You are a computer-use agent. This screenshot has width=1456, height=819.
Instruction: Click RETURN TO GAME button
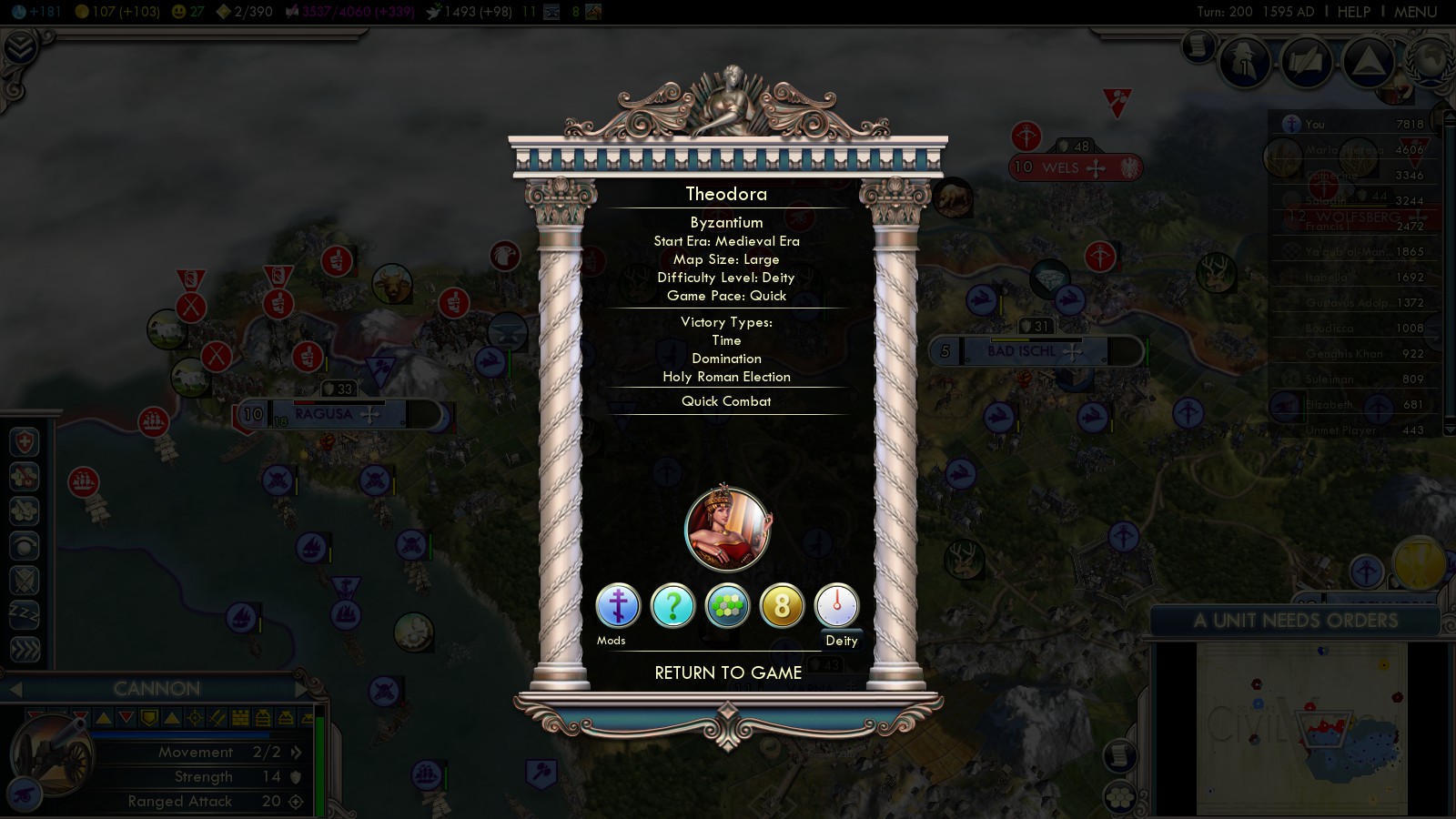click(728, 673)
